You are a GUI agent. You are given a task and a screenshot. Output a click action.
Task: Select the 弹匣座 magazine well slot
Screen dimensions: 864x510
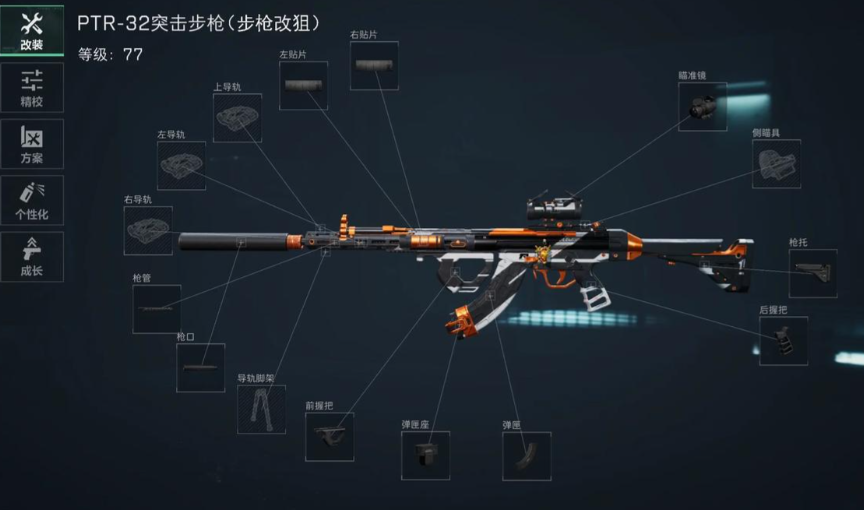click(425, 456)
